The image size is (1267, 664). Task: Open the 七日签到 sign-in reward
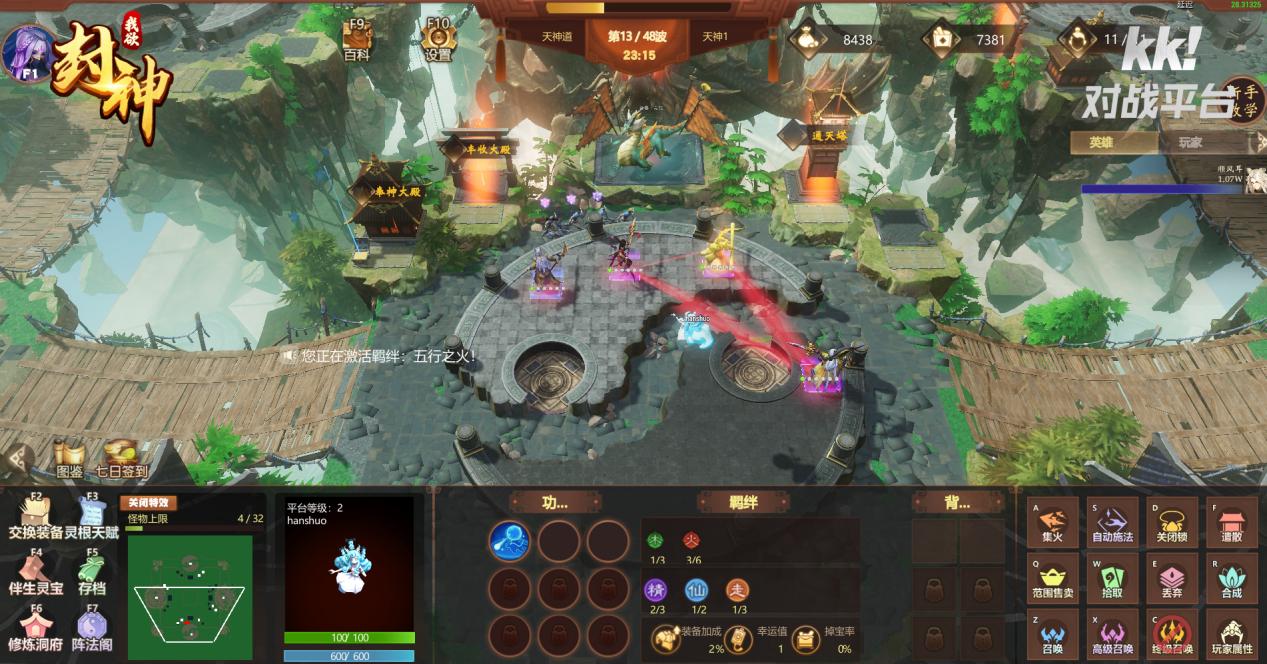pos(121,459)
